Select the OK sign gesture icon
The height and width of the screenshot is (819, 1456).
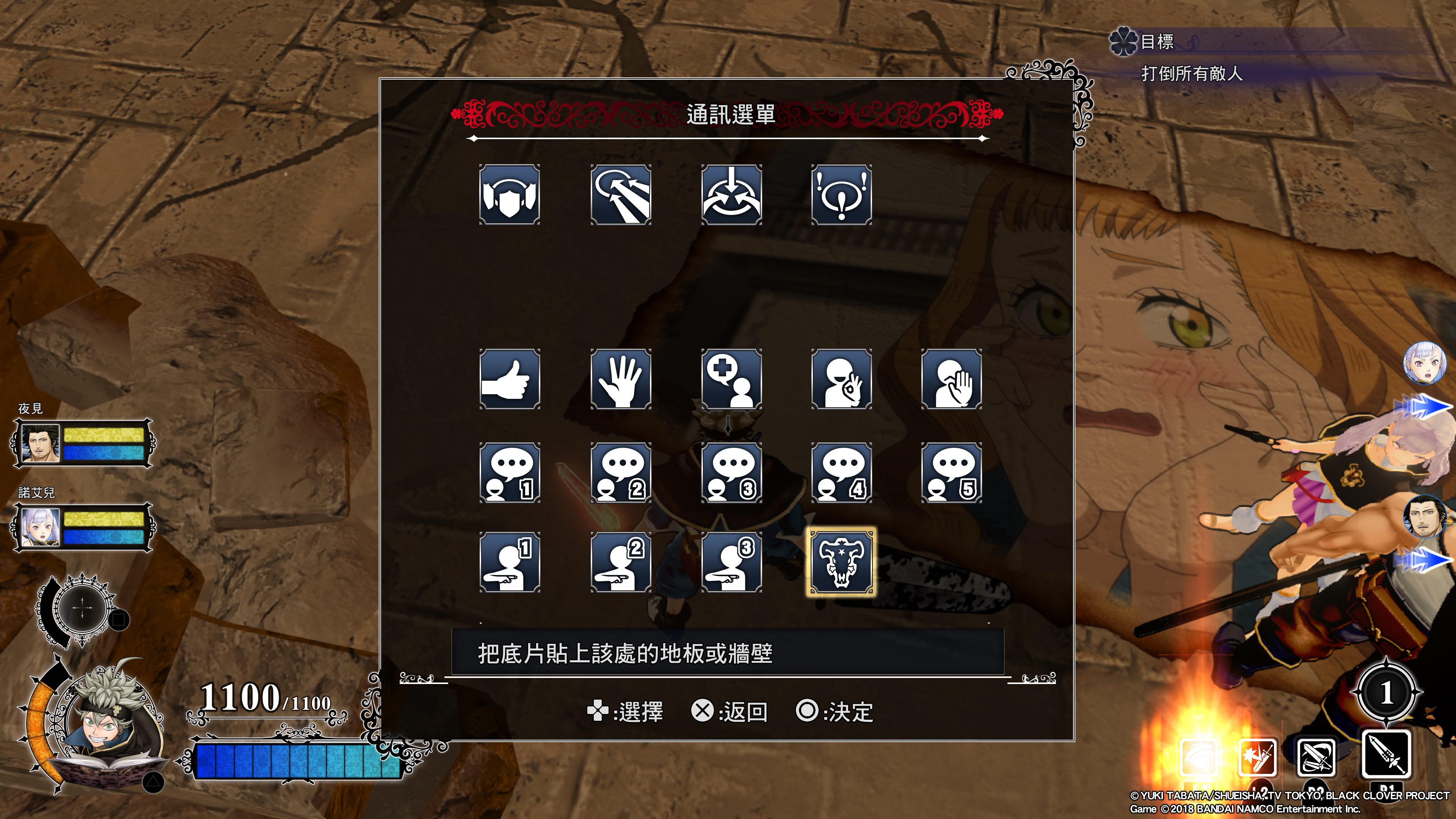click(x=842, y=380)
